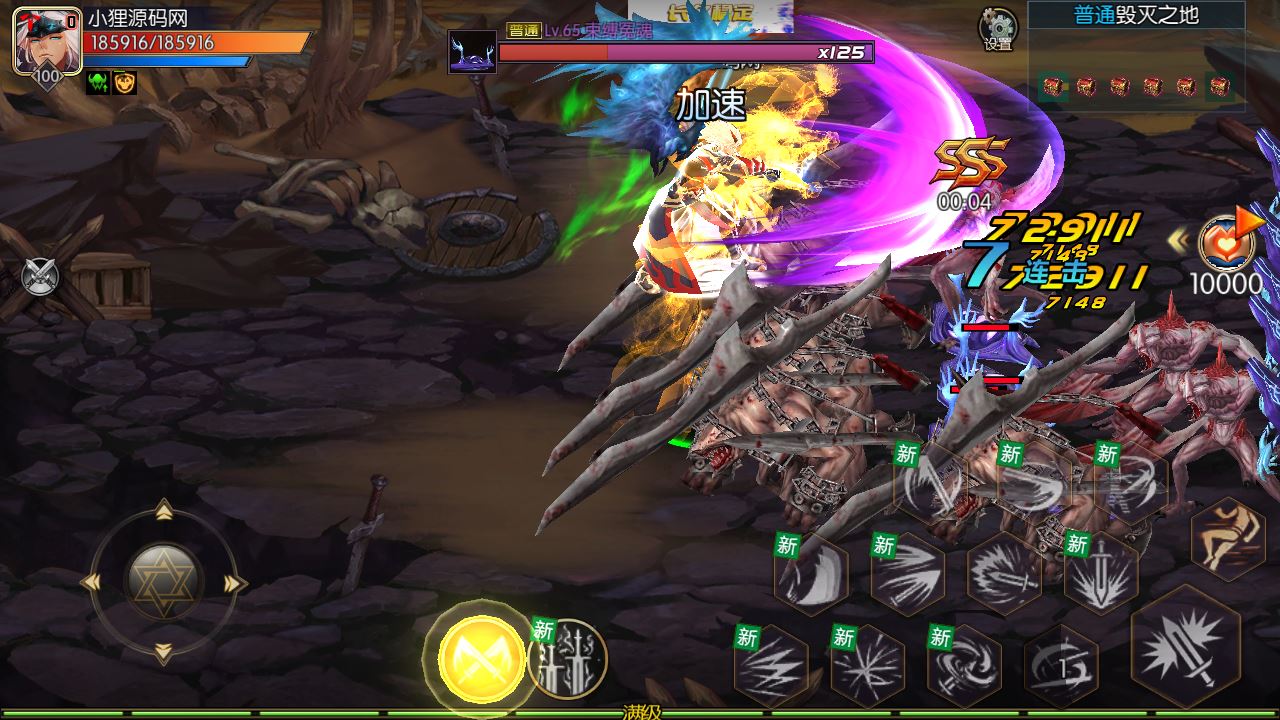
Task: Tap the hexagram virtual joystick
Action: coord(164,582)
